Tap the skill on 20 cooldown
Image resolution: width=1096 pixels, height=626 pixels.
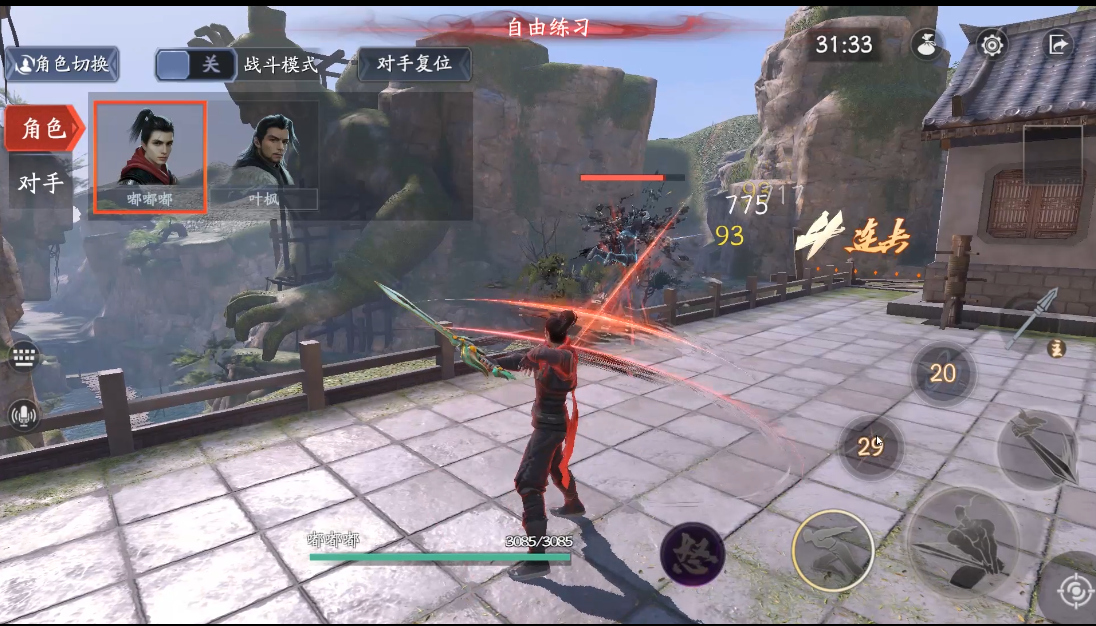942,373
